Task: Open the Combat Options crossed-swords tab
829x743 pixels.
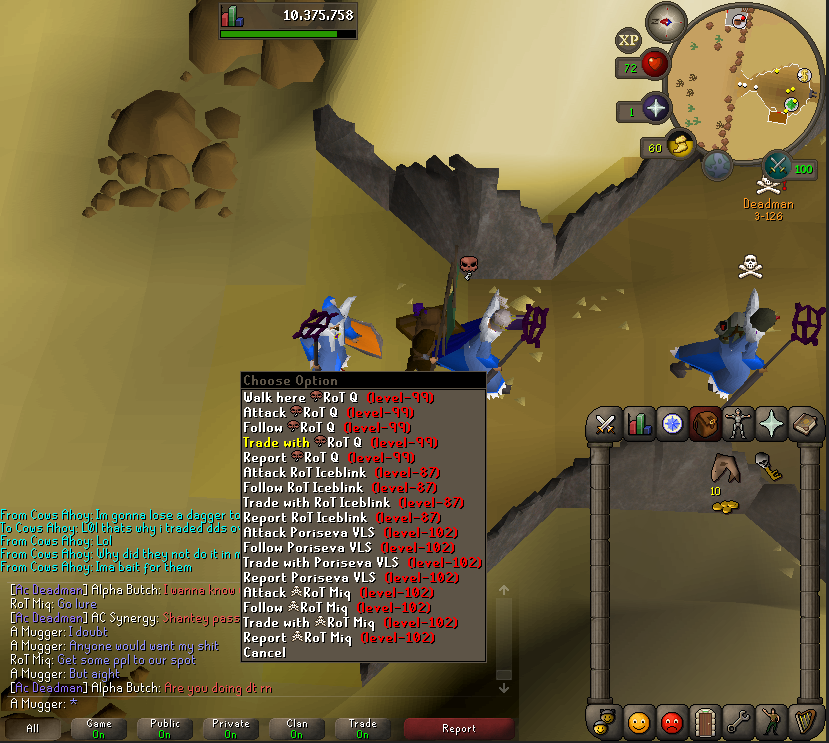Action: pos(604,424)
